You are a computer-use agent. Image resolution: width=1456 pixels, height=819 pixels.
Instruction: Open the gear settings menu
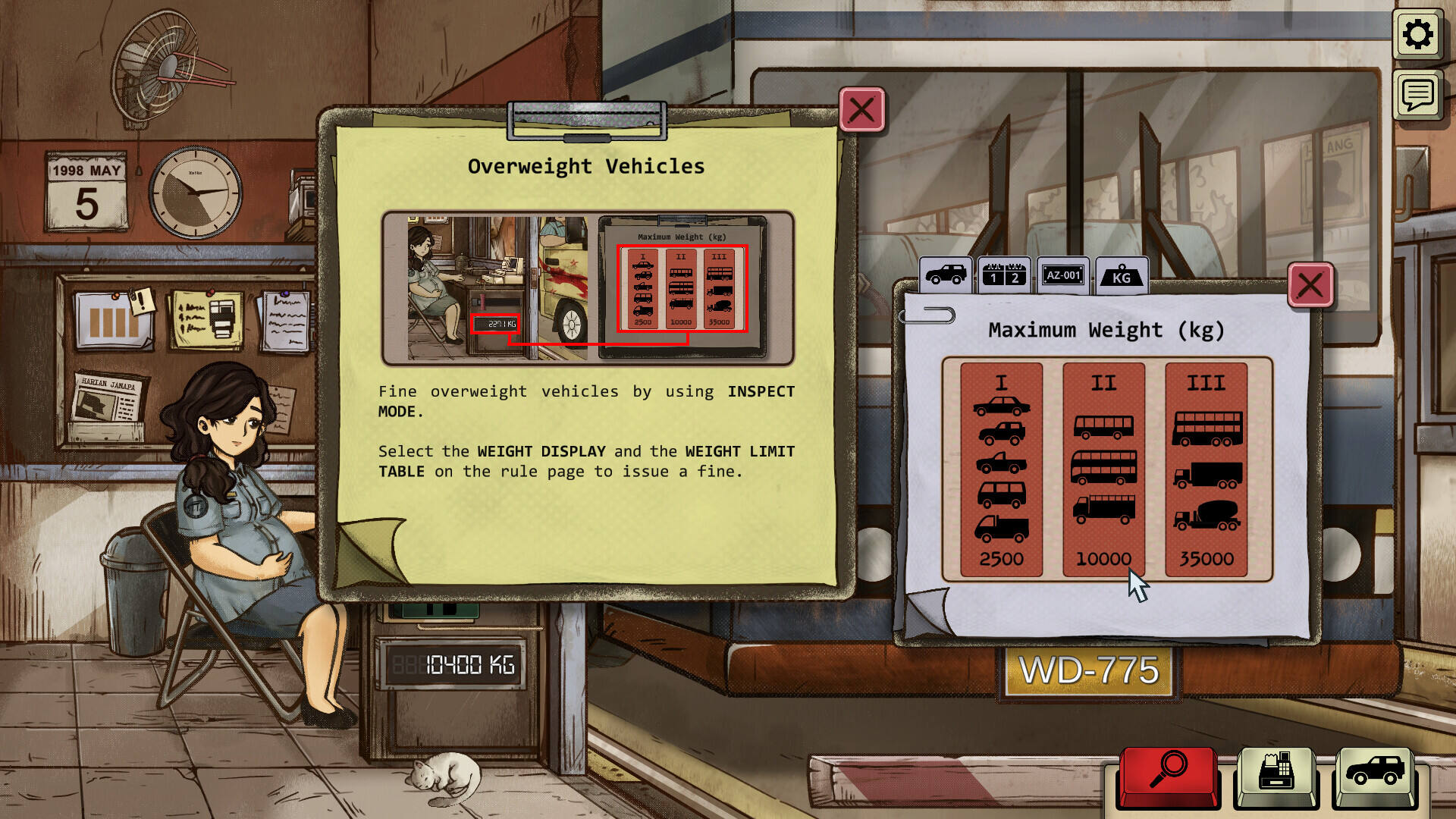tap(1417, 35)
